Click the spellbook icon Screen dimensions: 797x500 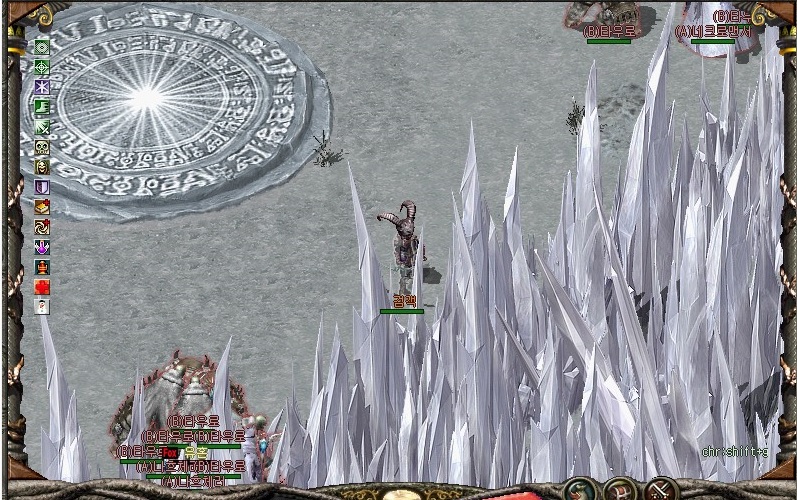[42, 207]
